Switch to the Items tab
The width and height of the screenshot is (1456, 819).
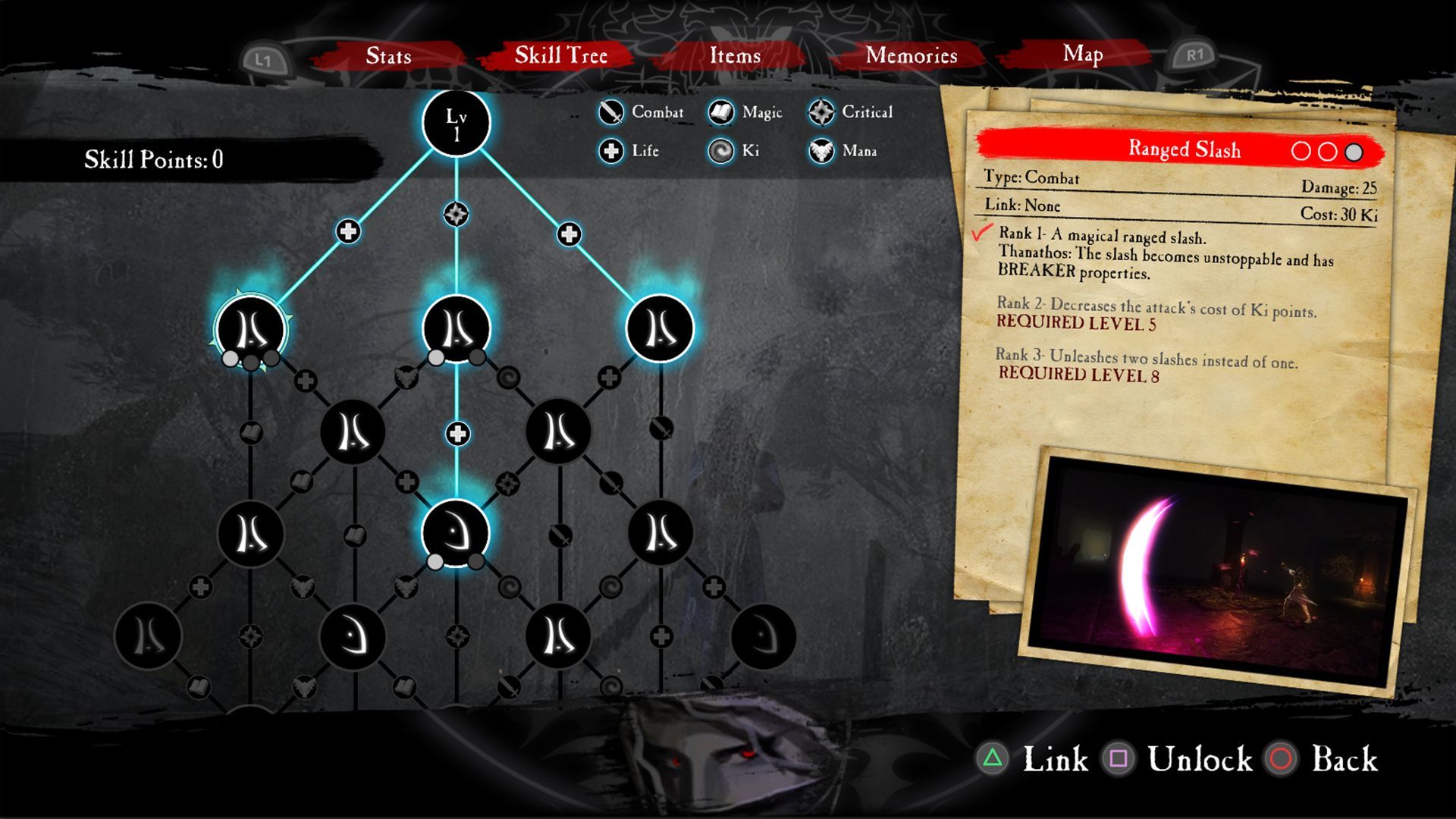pos(734,56)
